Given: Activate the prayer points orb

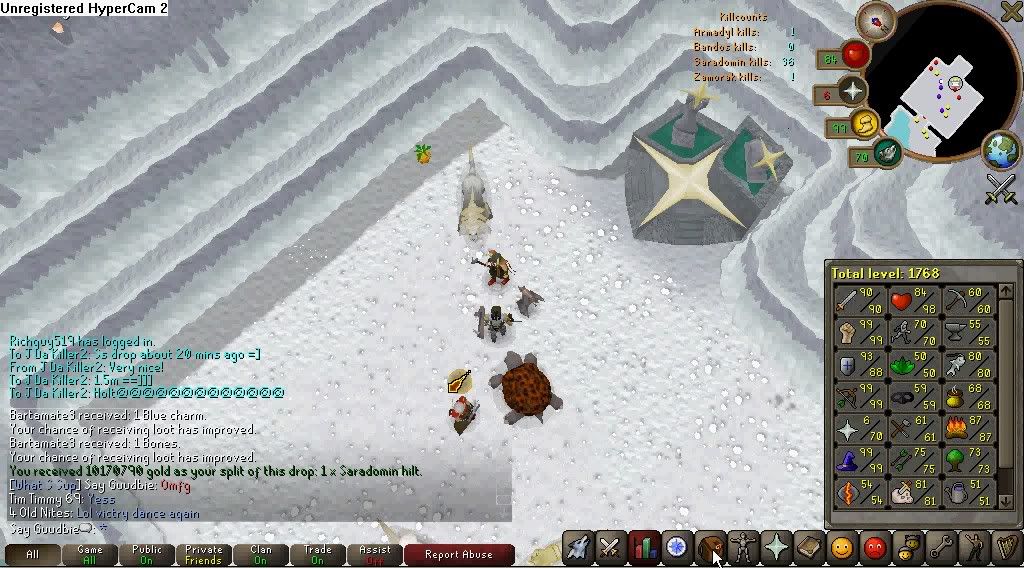Looking at the screenshot, I should 853,91.
